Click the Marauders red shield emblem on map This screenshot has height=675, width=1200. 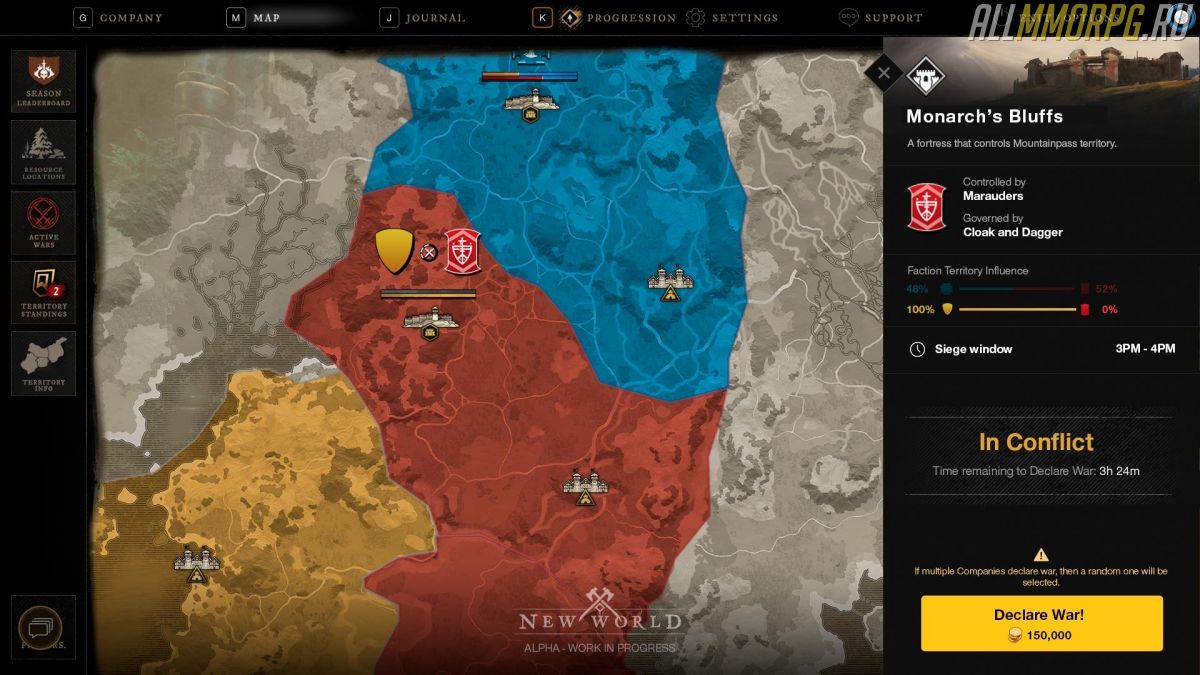point(462,251)
